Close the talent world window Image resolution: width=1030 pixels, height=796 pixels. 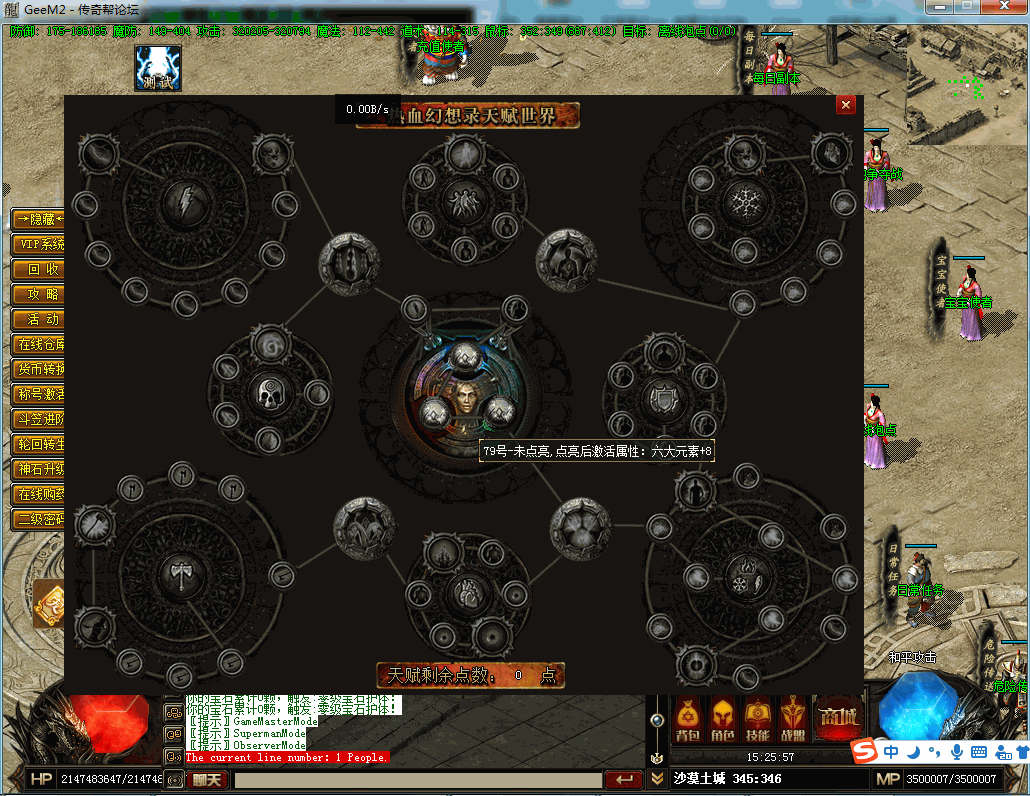pyautogui.click(x=846, y=105)
